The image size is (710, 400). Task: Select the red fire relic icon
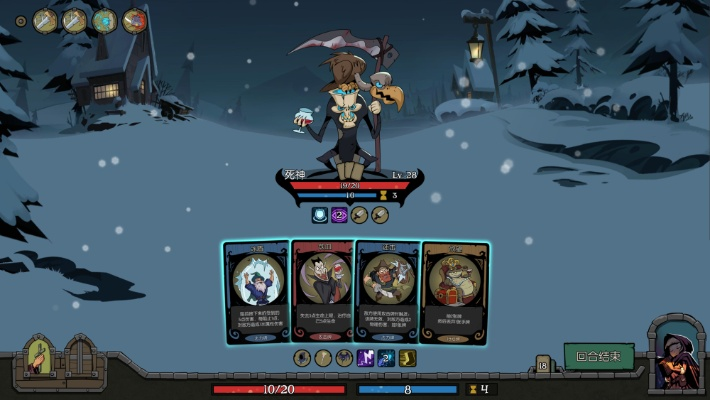[135, 20]
